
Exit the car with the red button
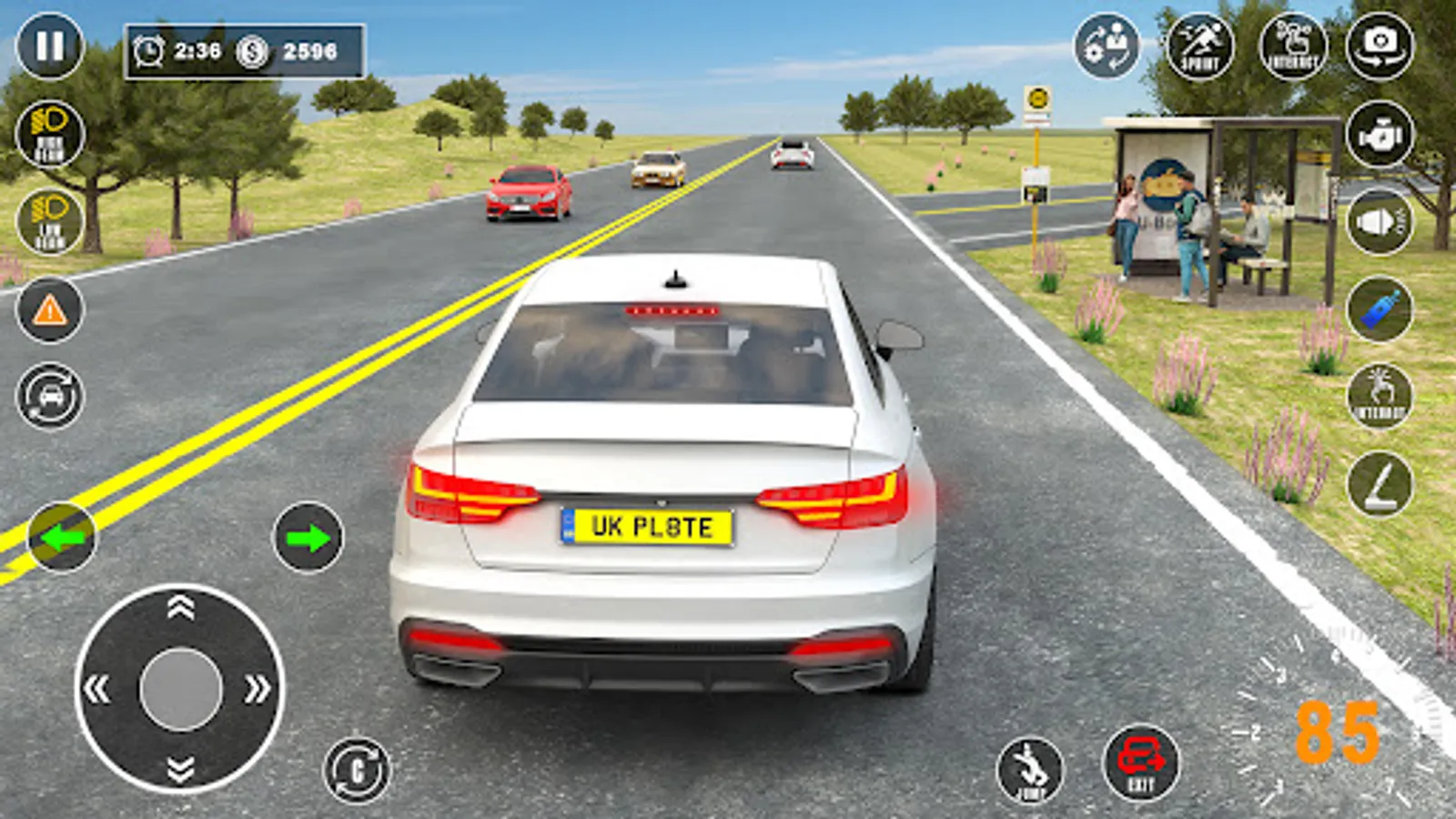point(1141,763)
